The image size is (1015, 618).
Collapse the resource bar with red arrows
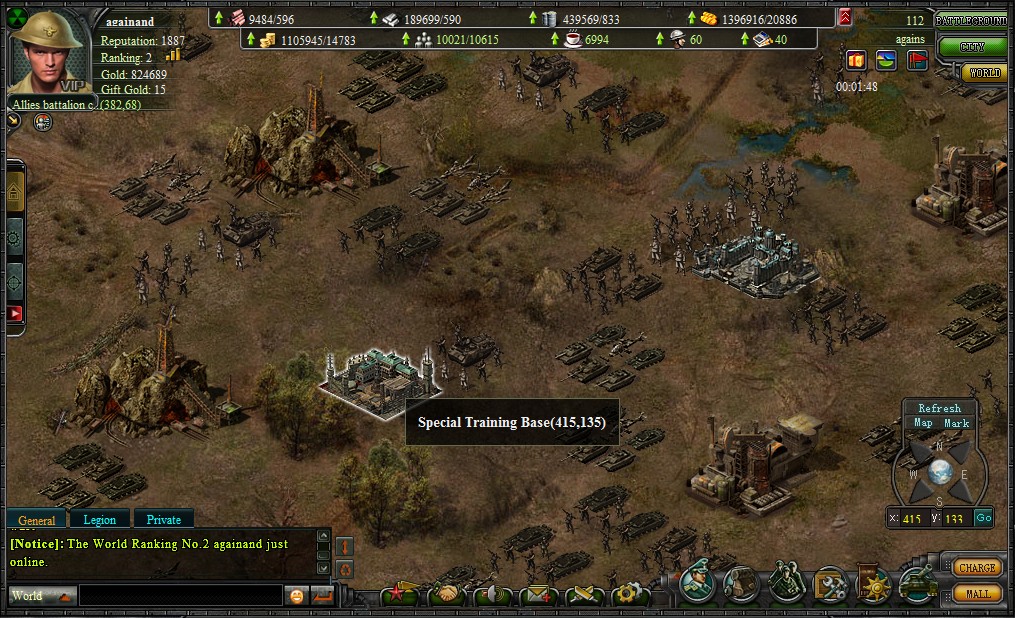[845, 17]
